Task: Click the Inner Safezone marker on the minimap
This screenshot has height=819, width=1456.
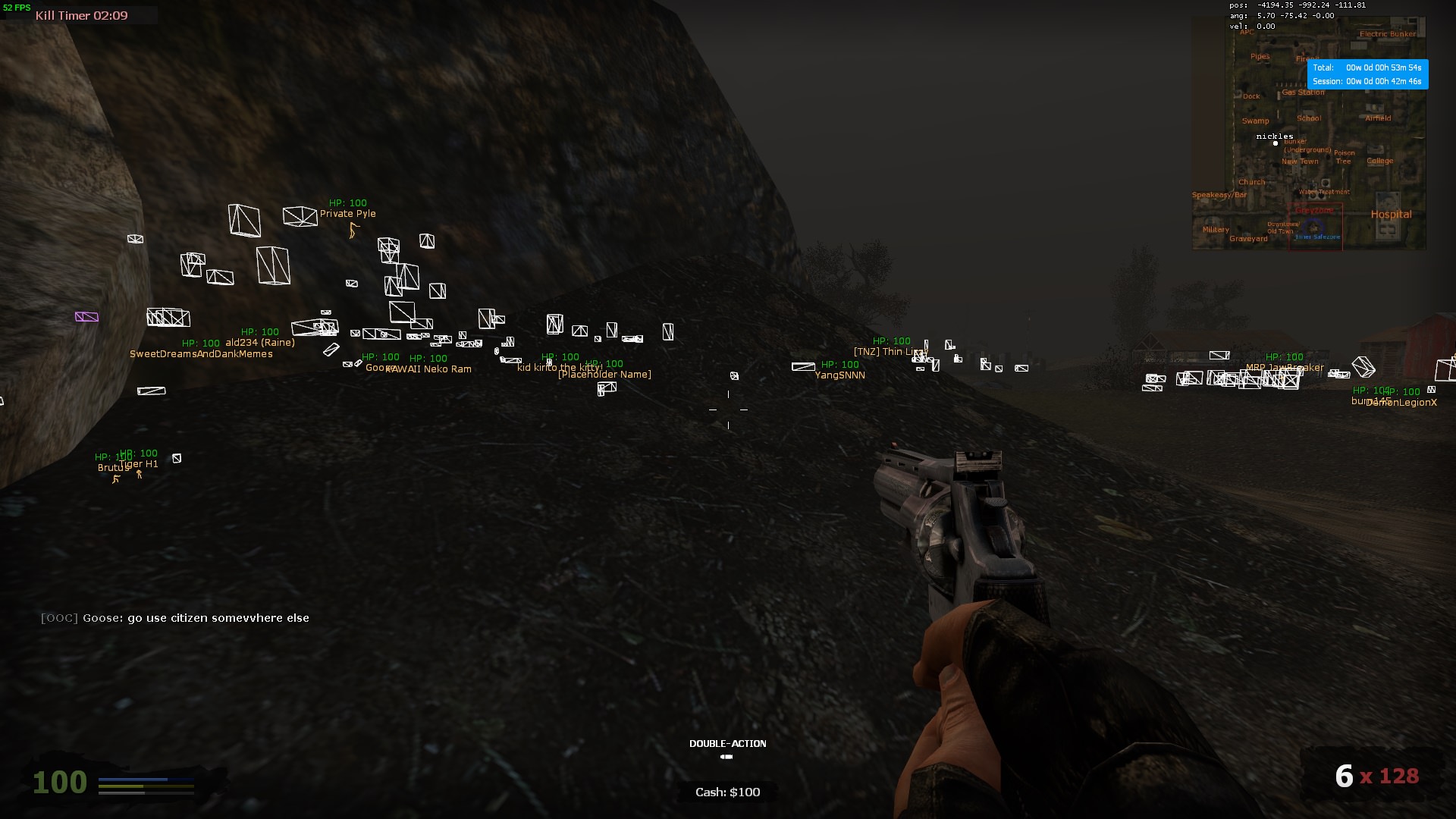Action: pyautogui.click(x=1317, y=237)
